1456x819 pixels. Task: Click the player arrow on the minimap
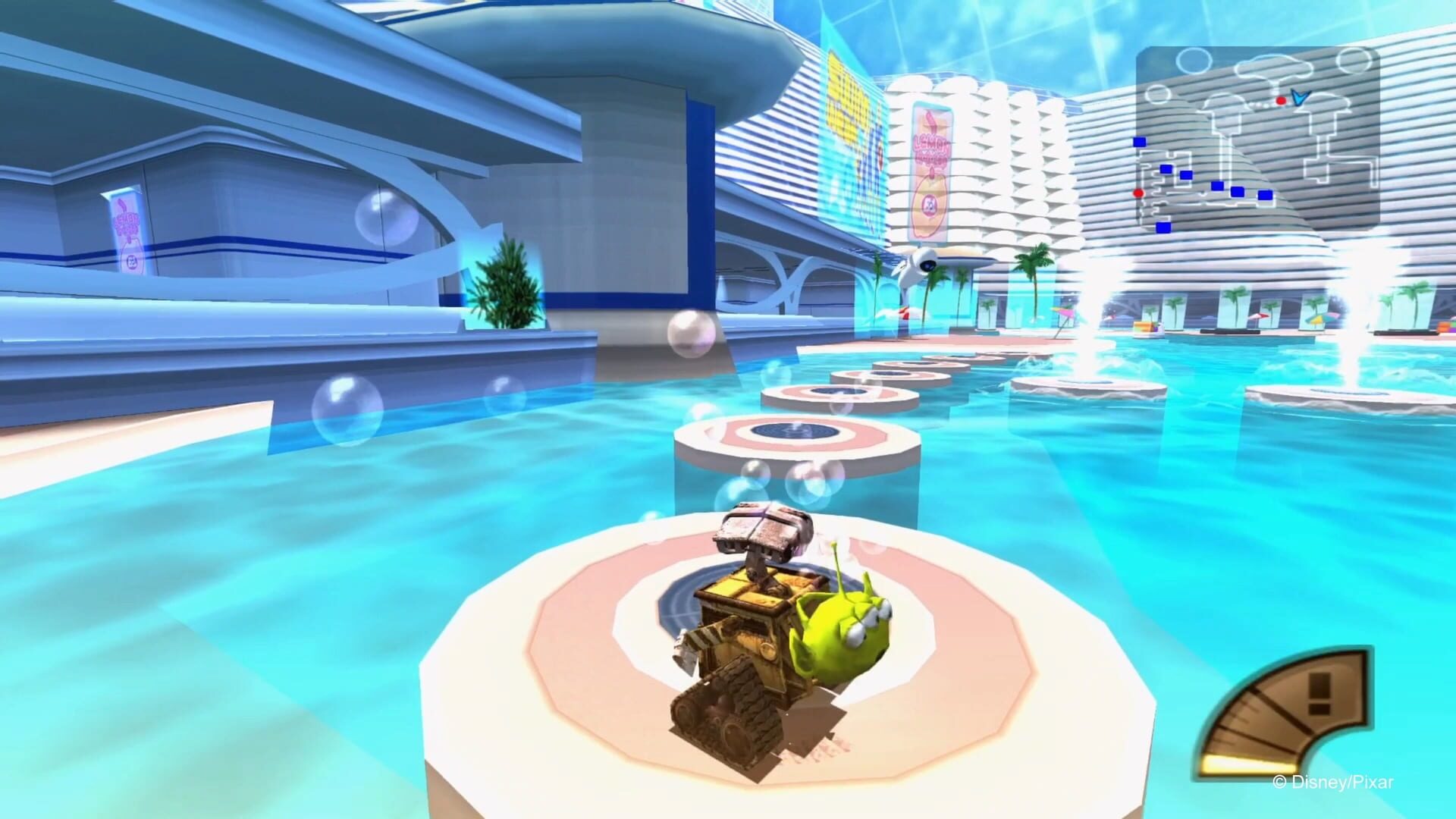point(1299,98)
